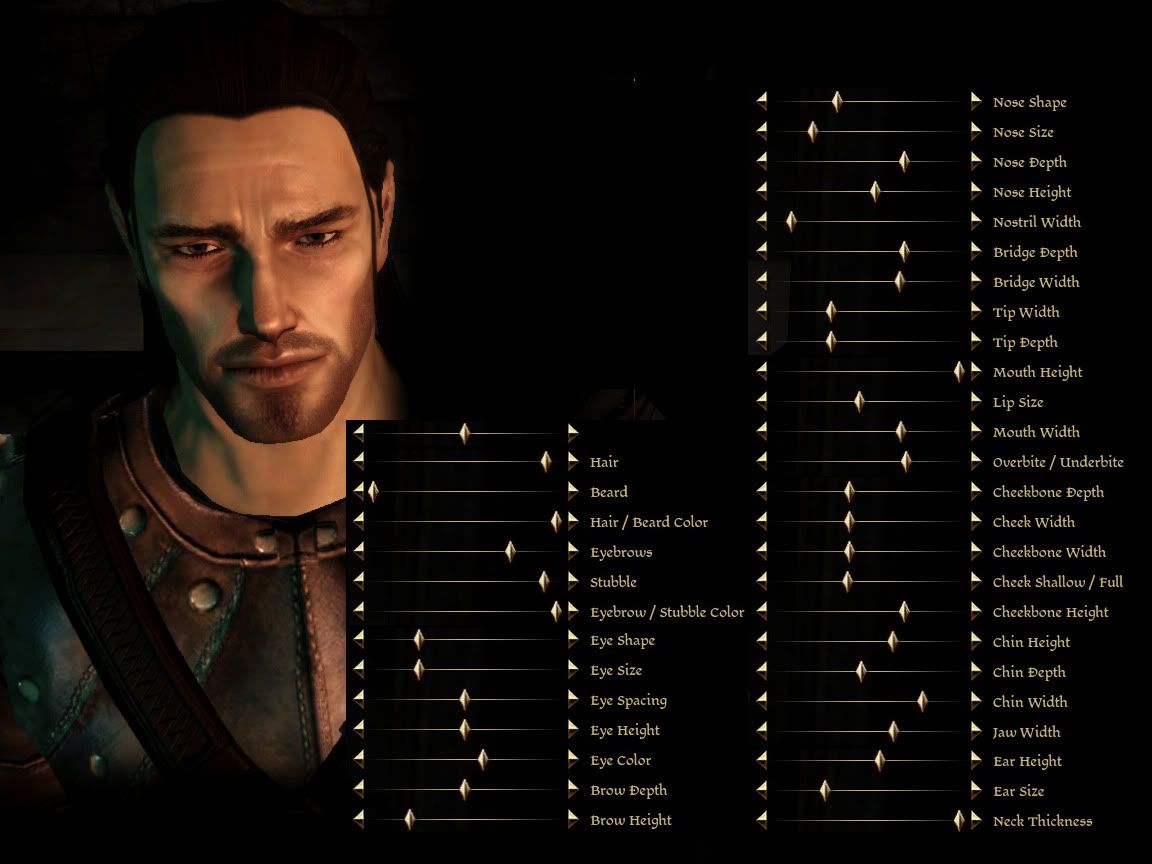This screenshot has height=864, width=1152.
Task: Increase Hair / Beard Color right arrow
Action: click(x=573, y=521)
